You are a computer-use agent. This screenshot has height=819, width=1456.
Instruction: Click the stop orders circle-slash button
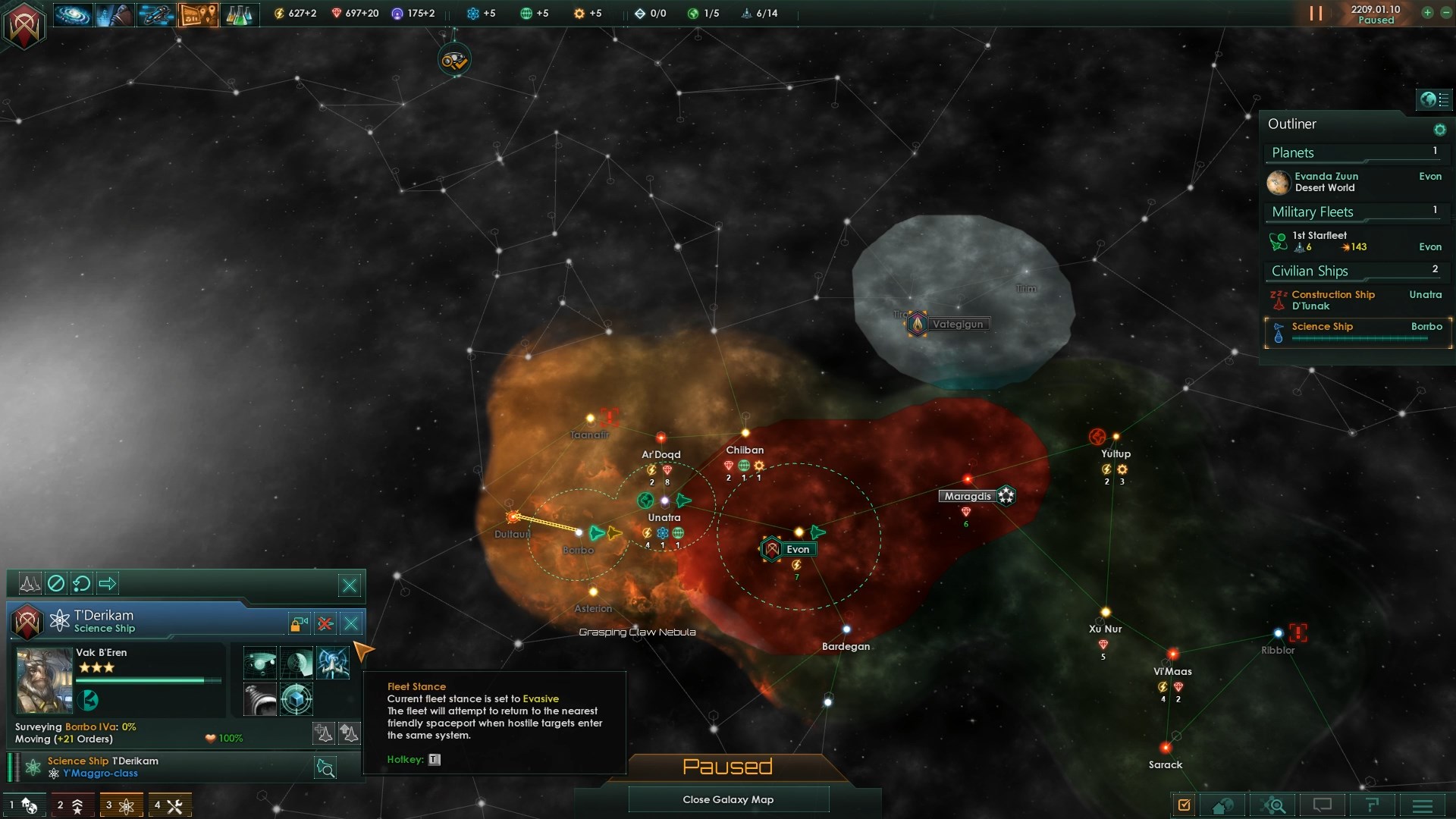[56, 583]
